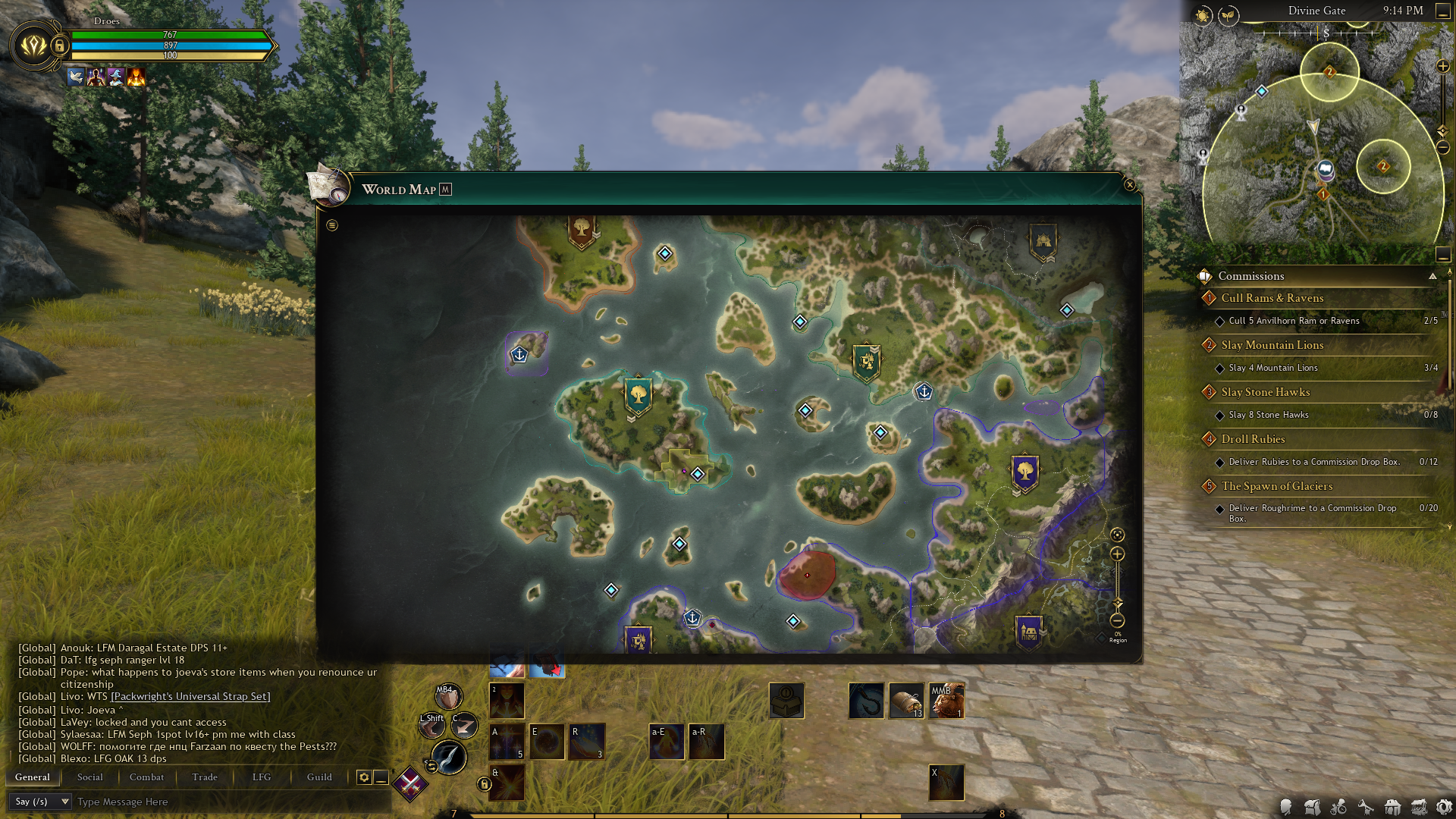The image size is (1456, 819).
Task: Switch to the Social chat tab
Action: [89, 777]
